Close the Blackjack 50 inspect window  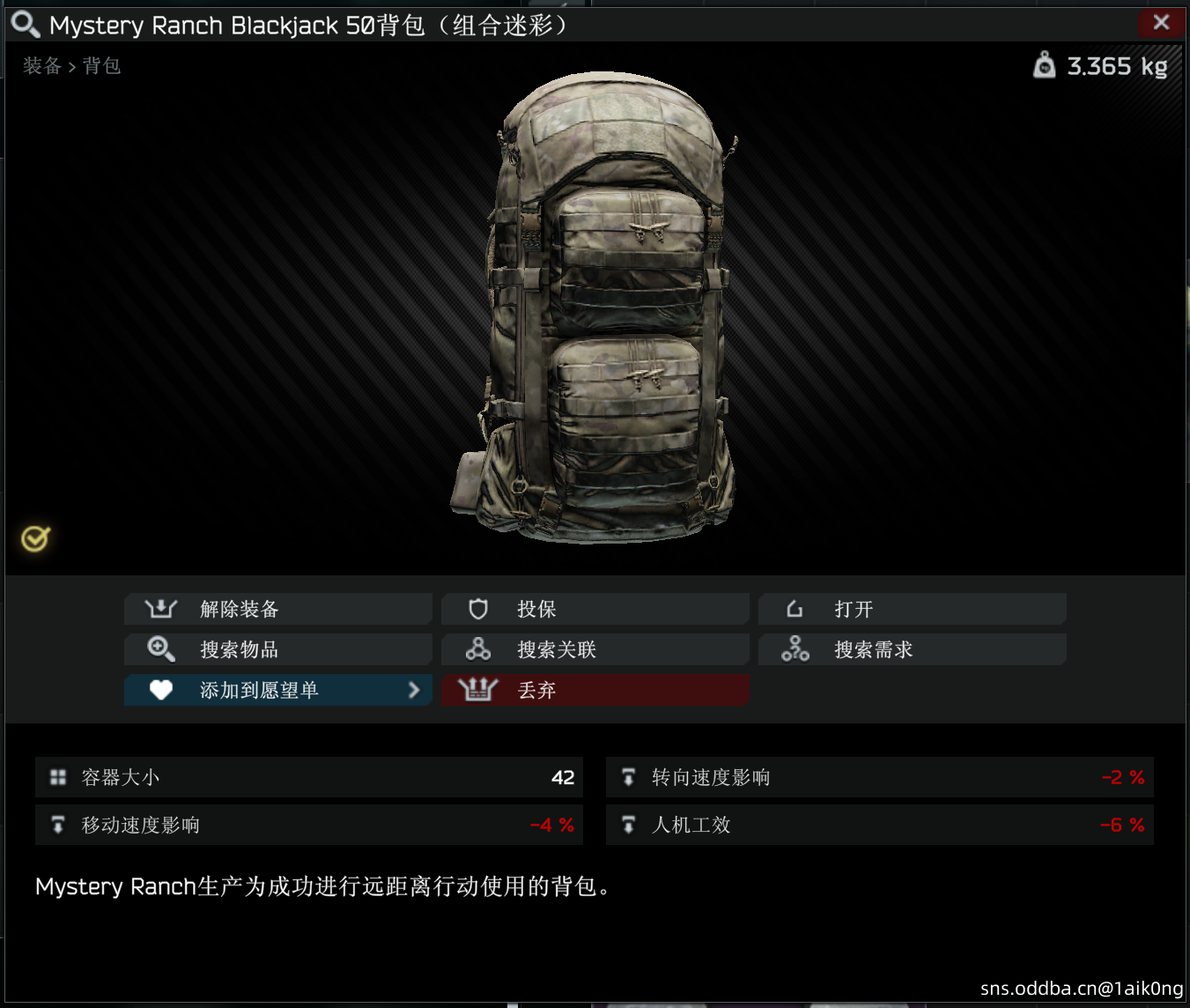(1161, 23)
